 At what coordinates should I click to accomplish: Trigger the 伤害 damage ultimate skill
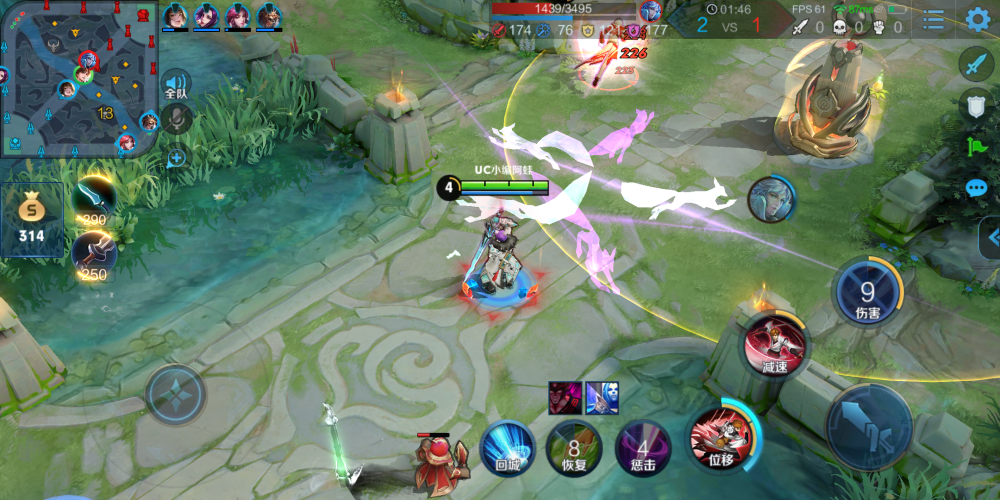coord(867,294)
